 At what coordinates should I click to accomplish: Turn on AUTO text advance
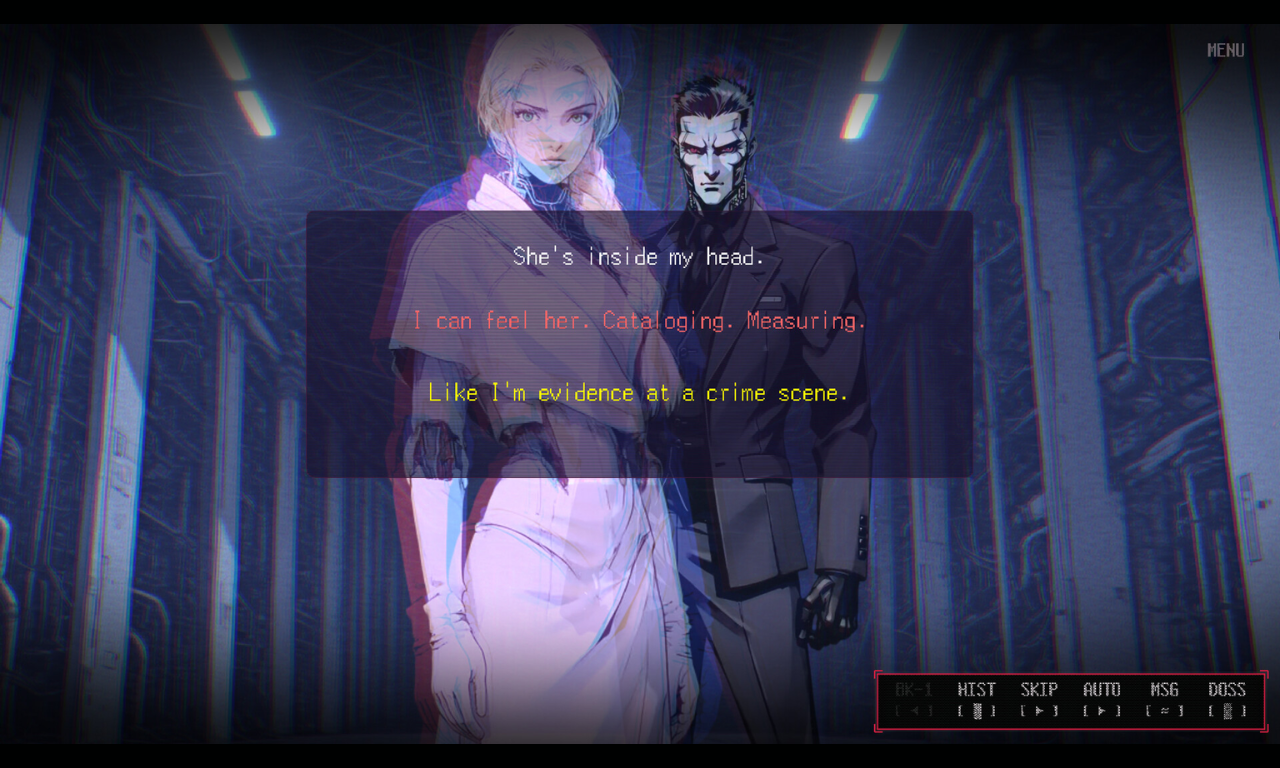point(1102,699)
